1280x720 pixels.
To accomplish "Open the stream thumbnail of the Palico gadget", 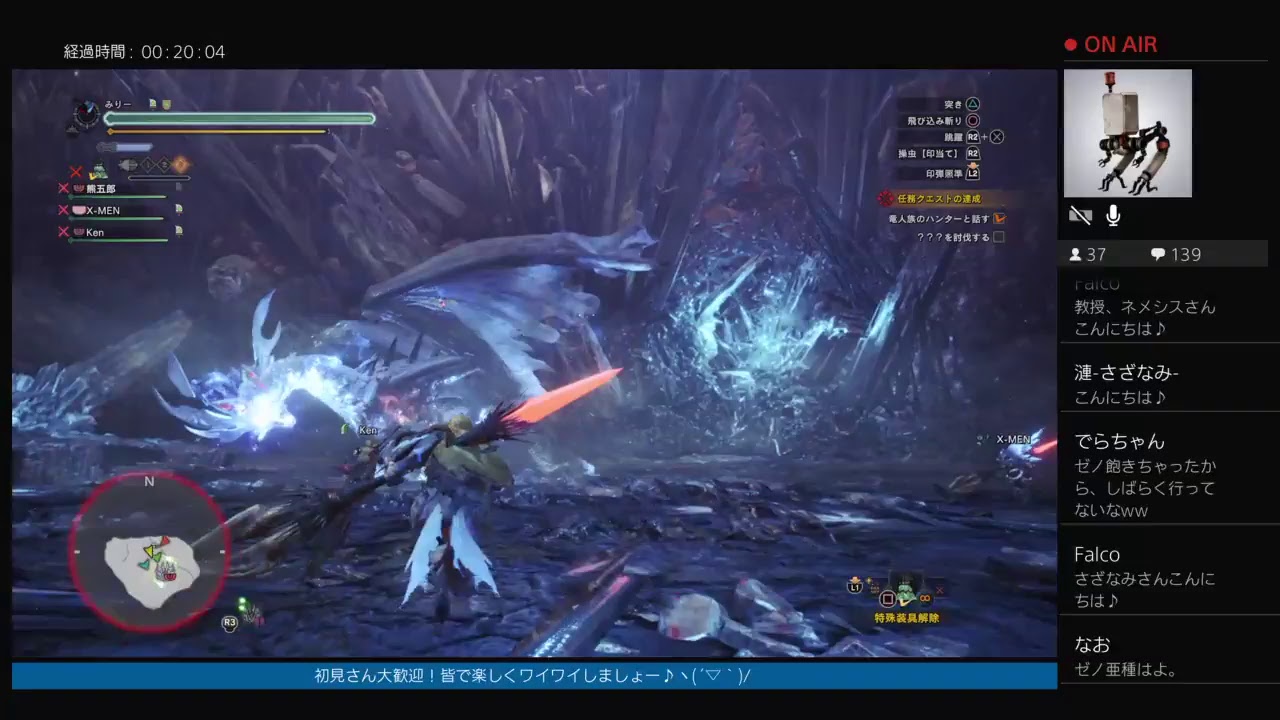I will 1128,133.
